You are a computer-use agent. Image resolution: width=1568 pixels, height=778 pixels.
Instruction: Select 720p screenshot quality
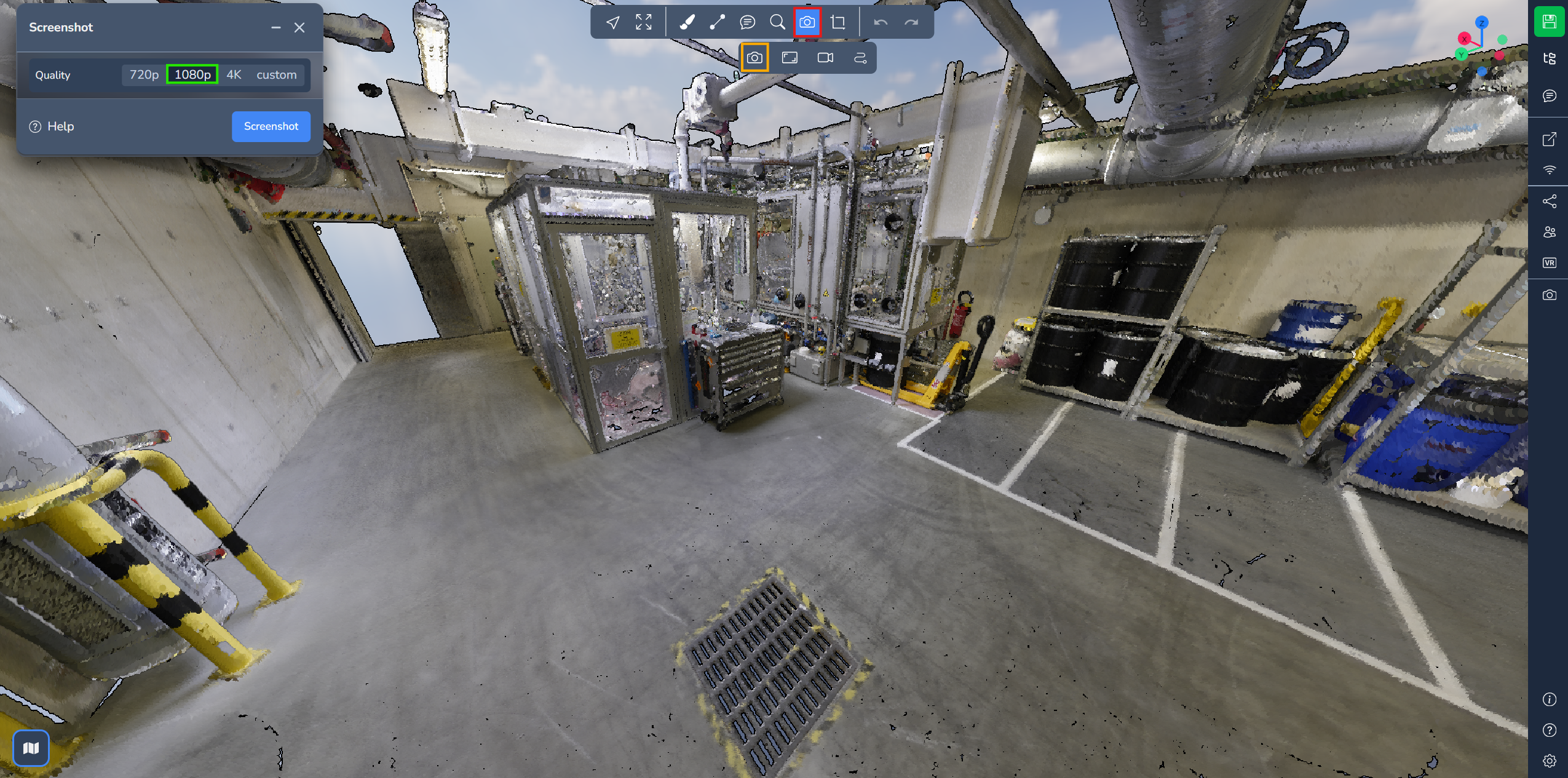[x=144, y=74]
